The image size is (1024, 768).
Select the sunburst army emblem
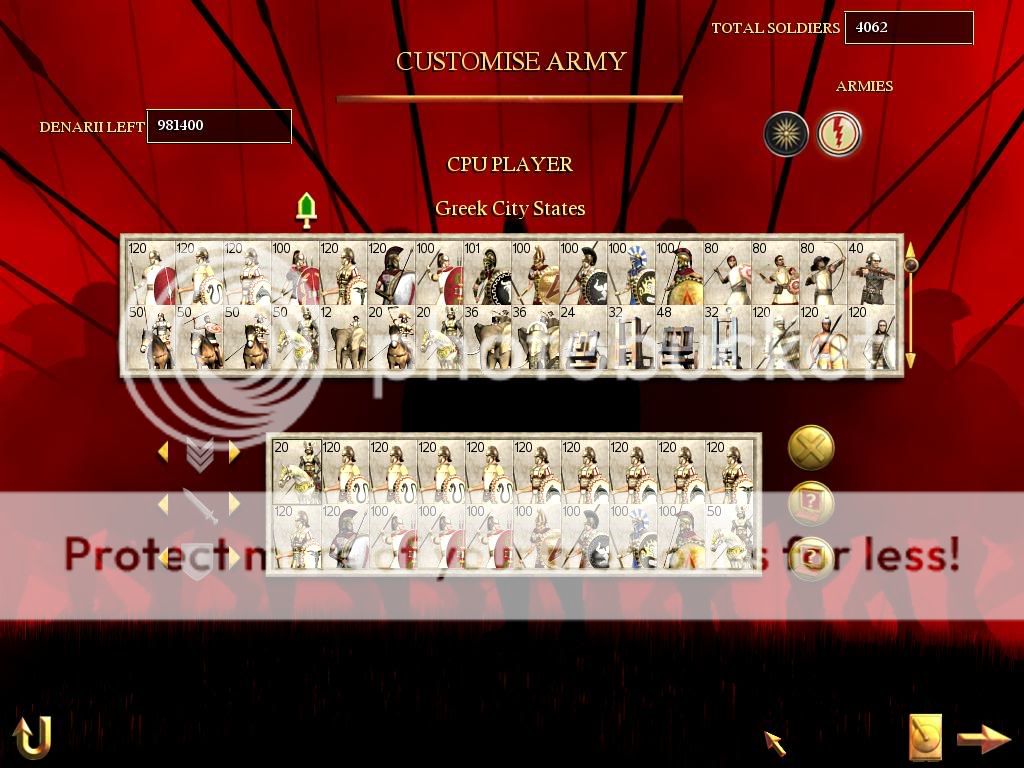(786, 134)
